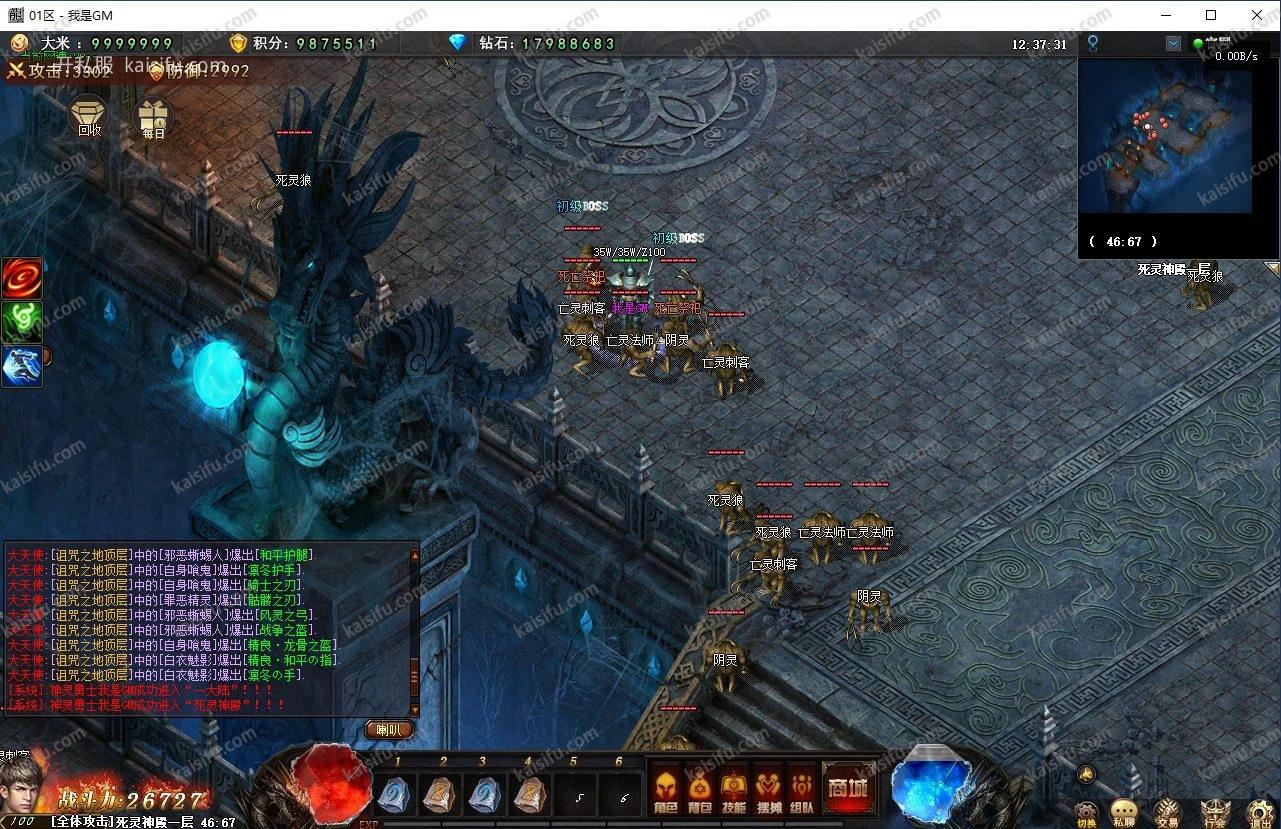1281x829 pixels.
Task: Open 私聊 private chat
Action: [x=1124, y=812]
